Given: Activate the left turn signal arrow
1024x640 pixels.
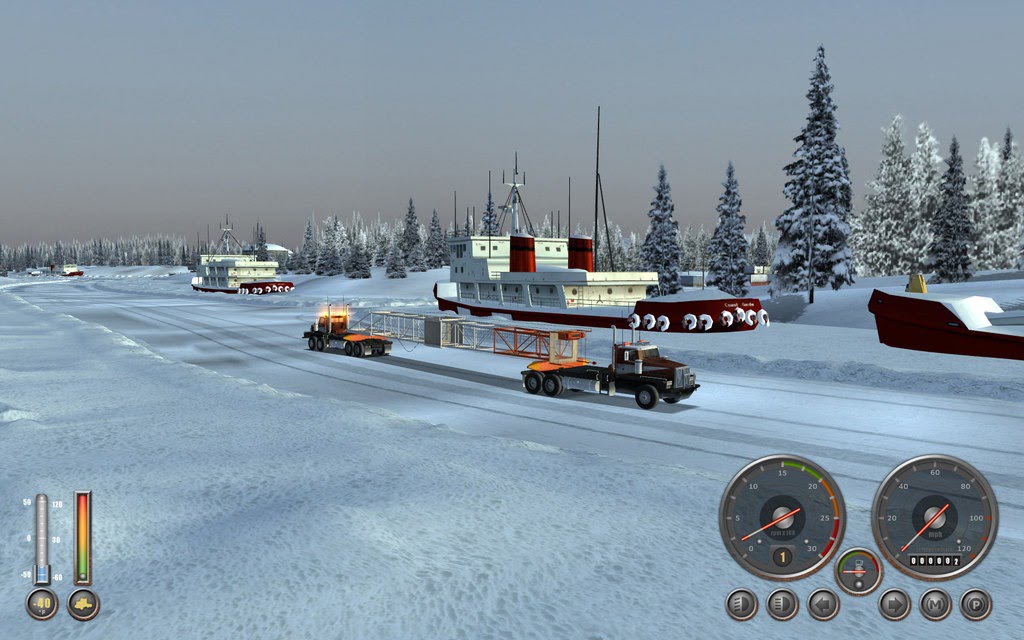Looking at the screenshot, I should 823,604.
